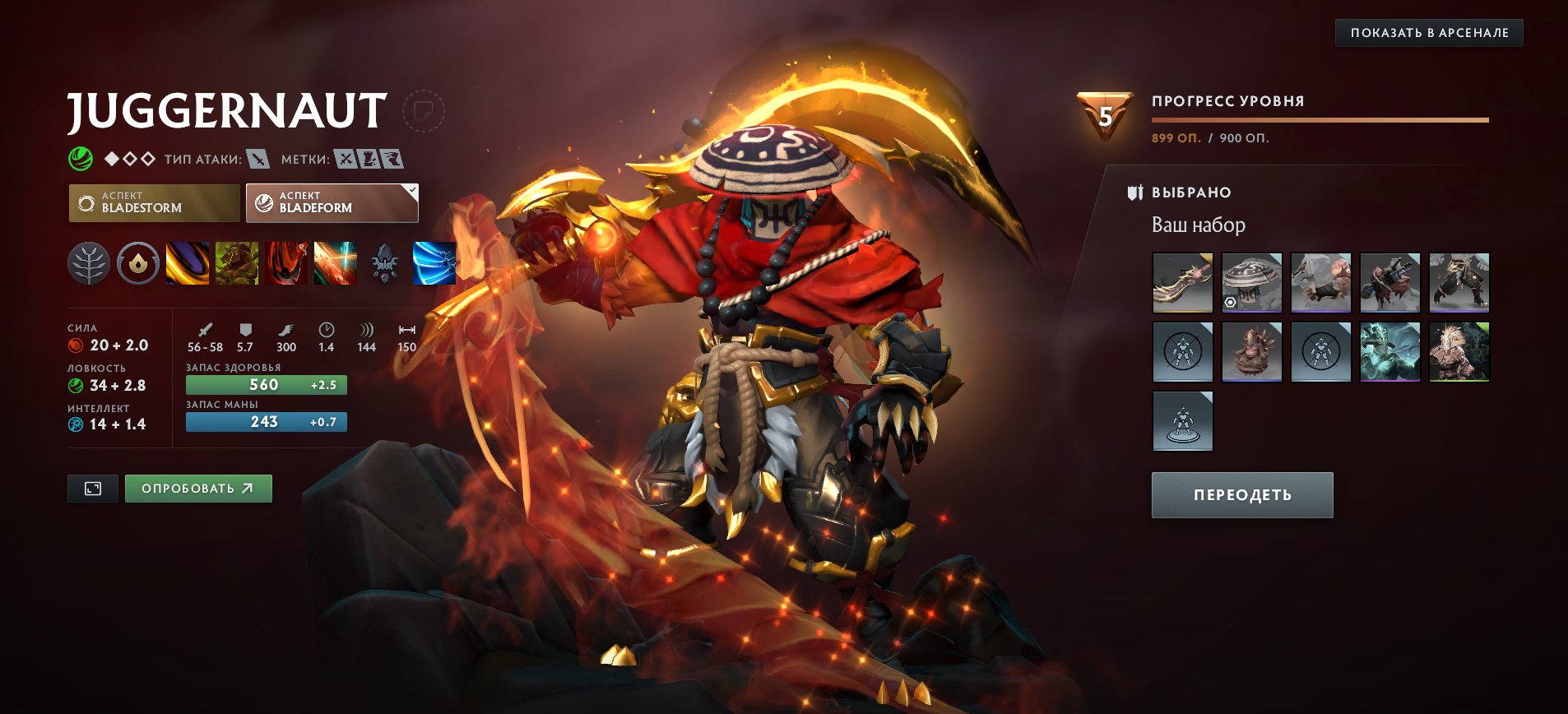Image resolution: width=1568 pixels, height=714 pixels.
Task: Select the Blade Dance ability icon
Action: (x=287, y=263)
